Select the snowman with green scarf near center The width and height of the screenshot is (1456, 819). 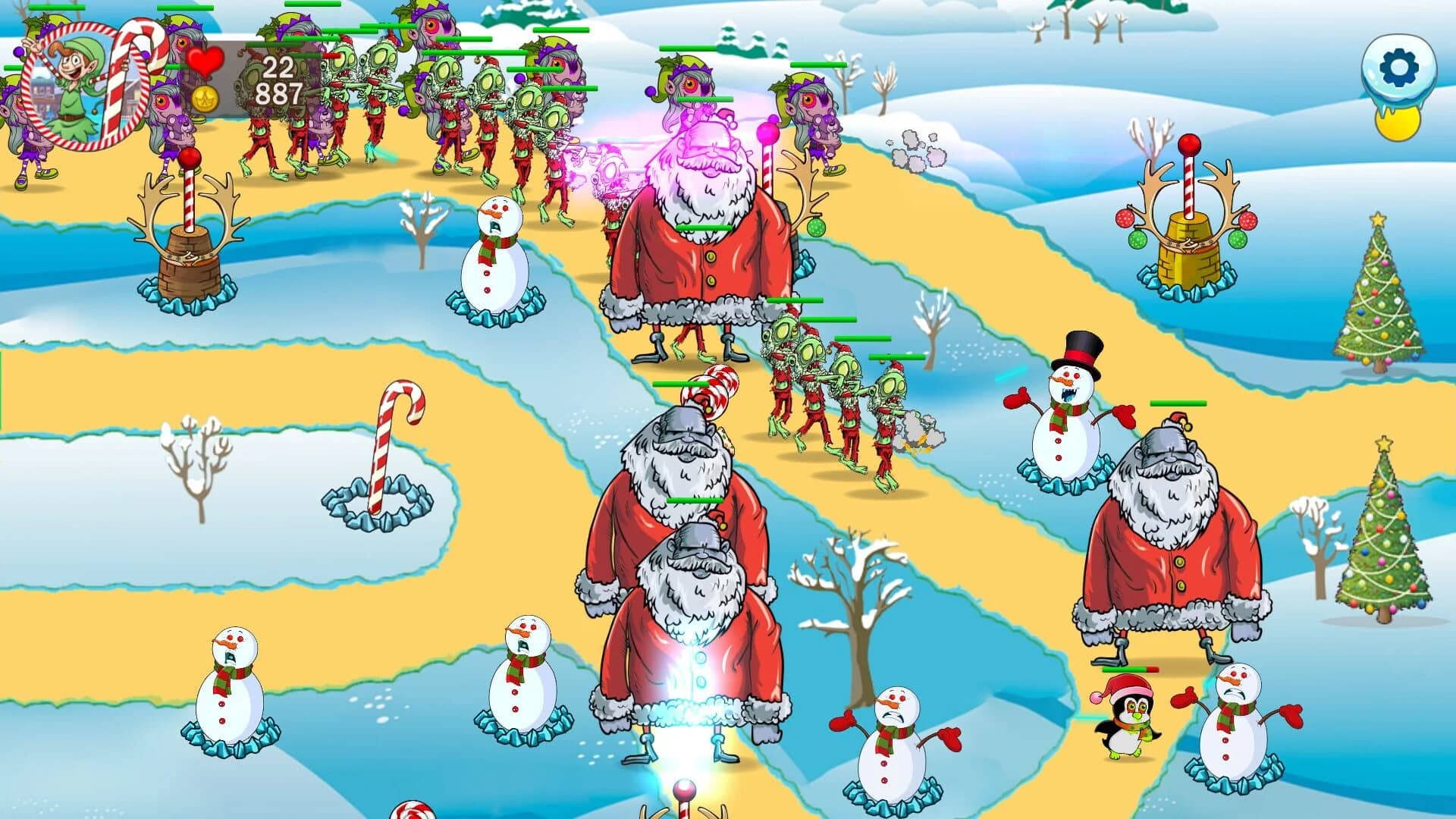(496, 258)
